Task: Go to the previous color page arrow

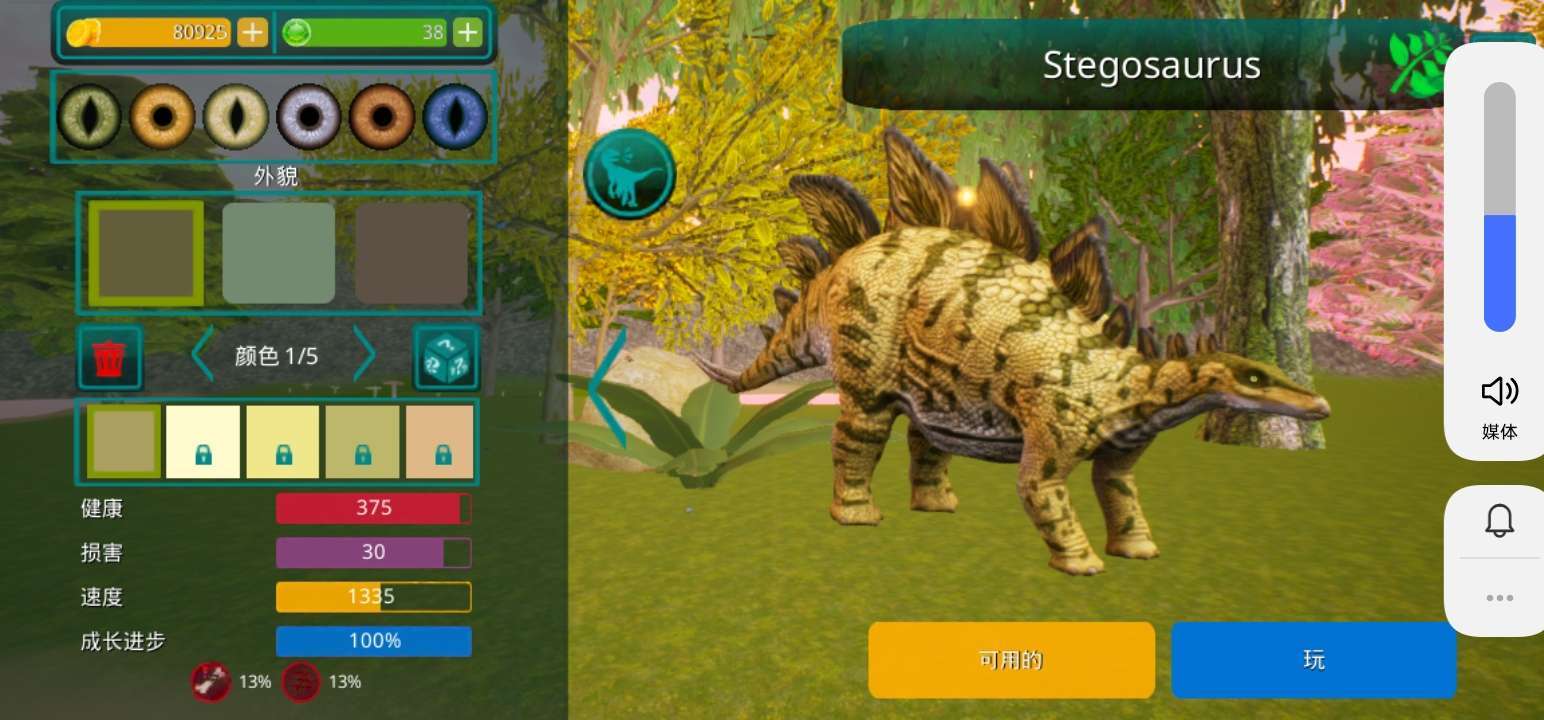Action: [x=203, y=355]
